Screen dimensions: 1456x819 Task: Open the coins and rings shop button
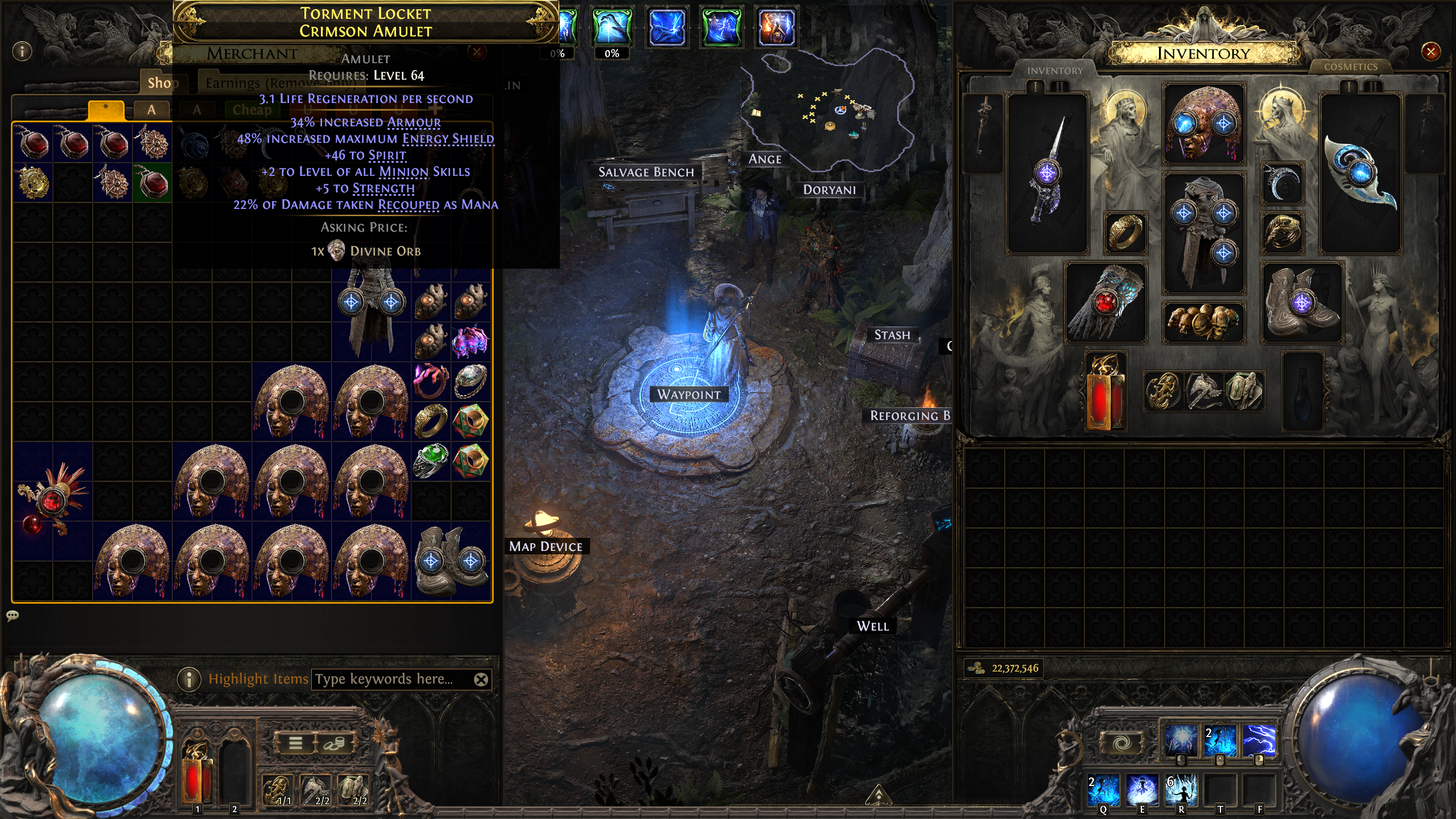(335, 743)
